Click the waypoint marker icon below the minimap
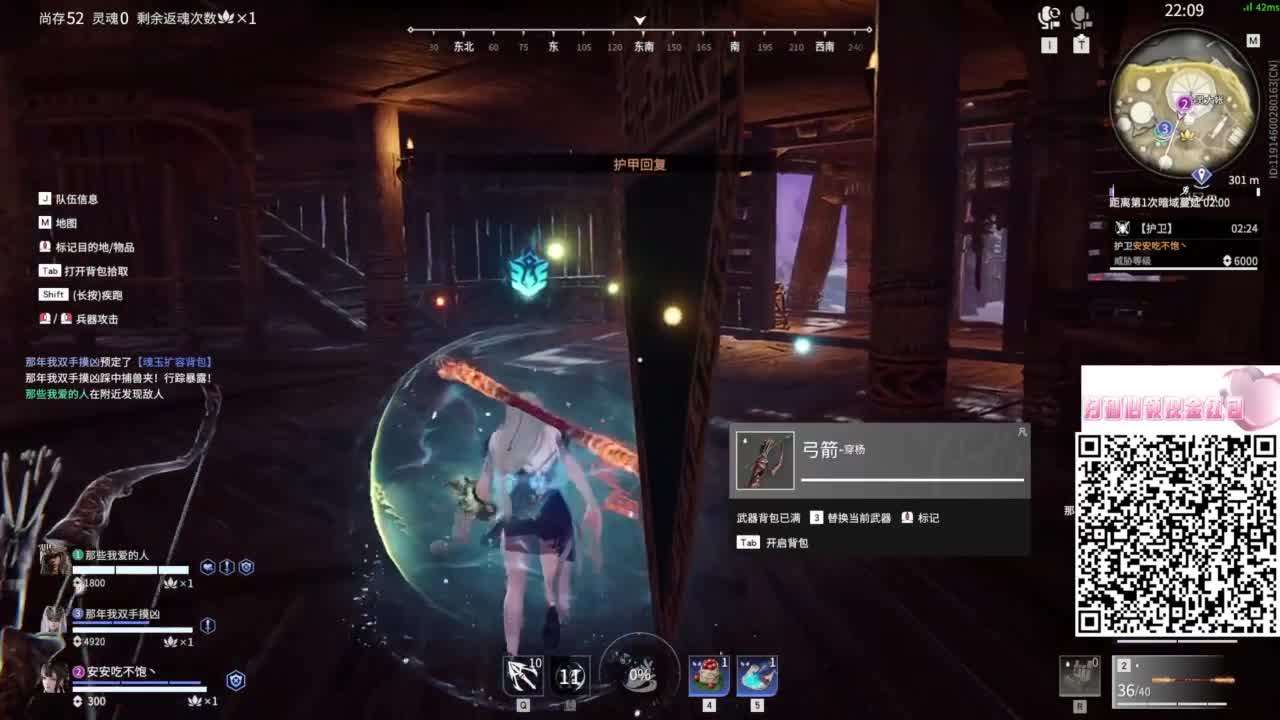The width and height of the screenshot is (1280, 720). click(1201, 174)
